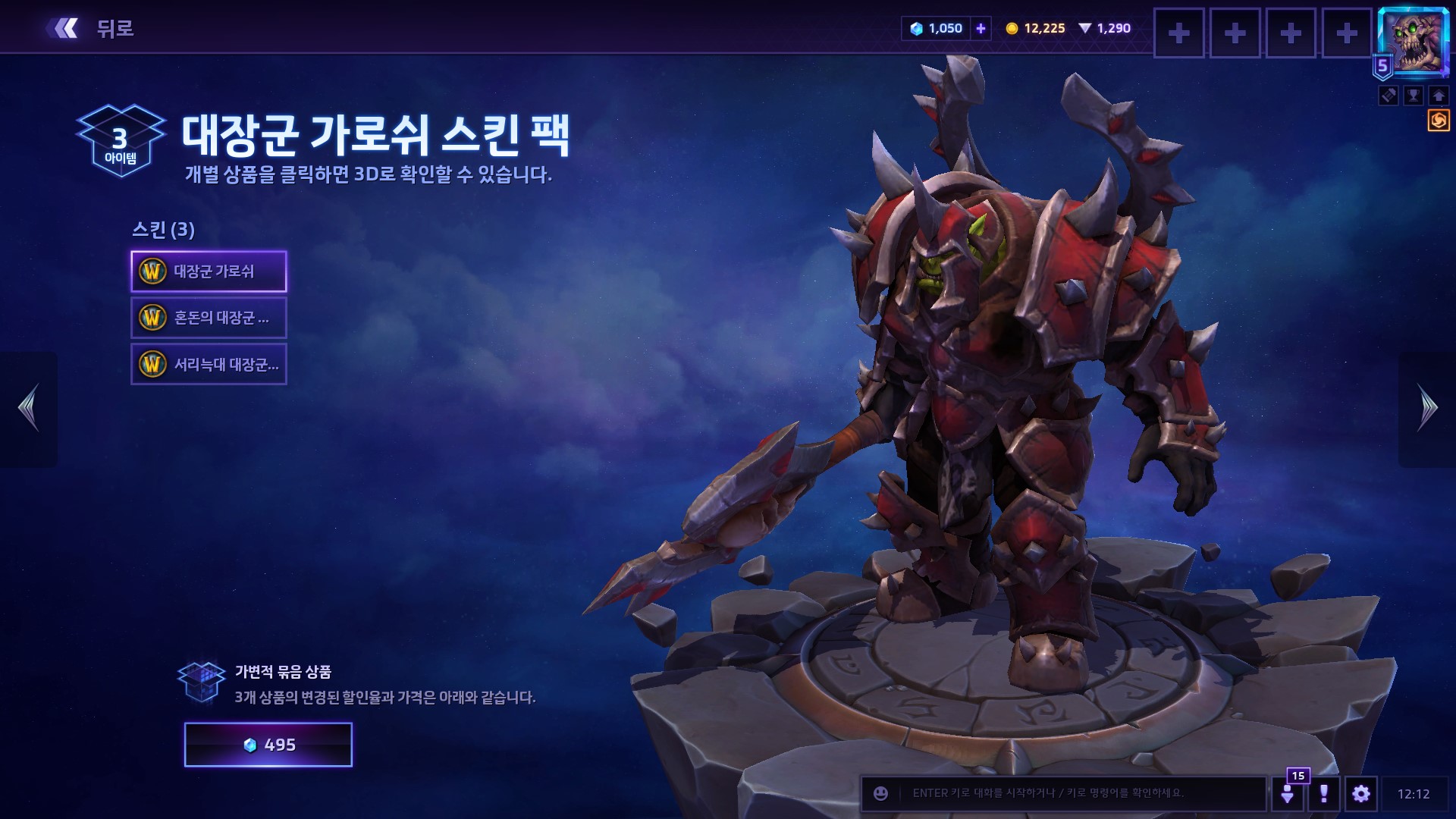Viewport: 1456px width, 819px height.
Task: Show the next bundle with right arrow
Action: click(x=1426, y=408)
